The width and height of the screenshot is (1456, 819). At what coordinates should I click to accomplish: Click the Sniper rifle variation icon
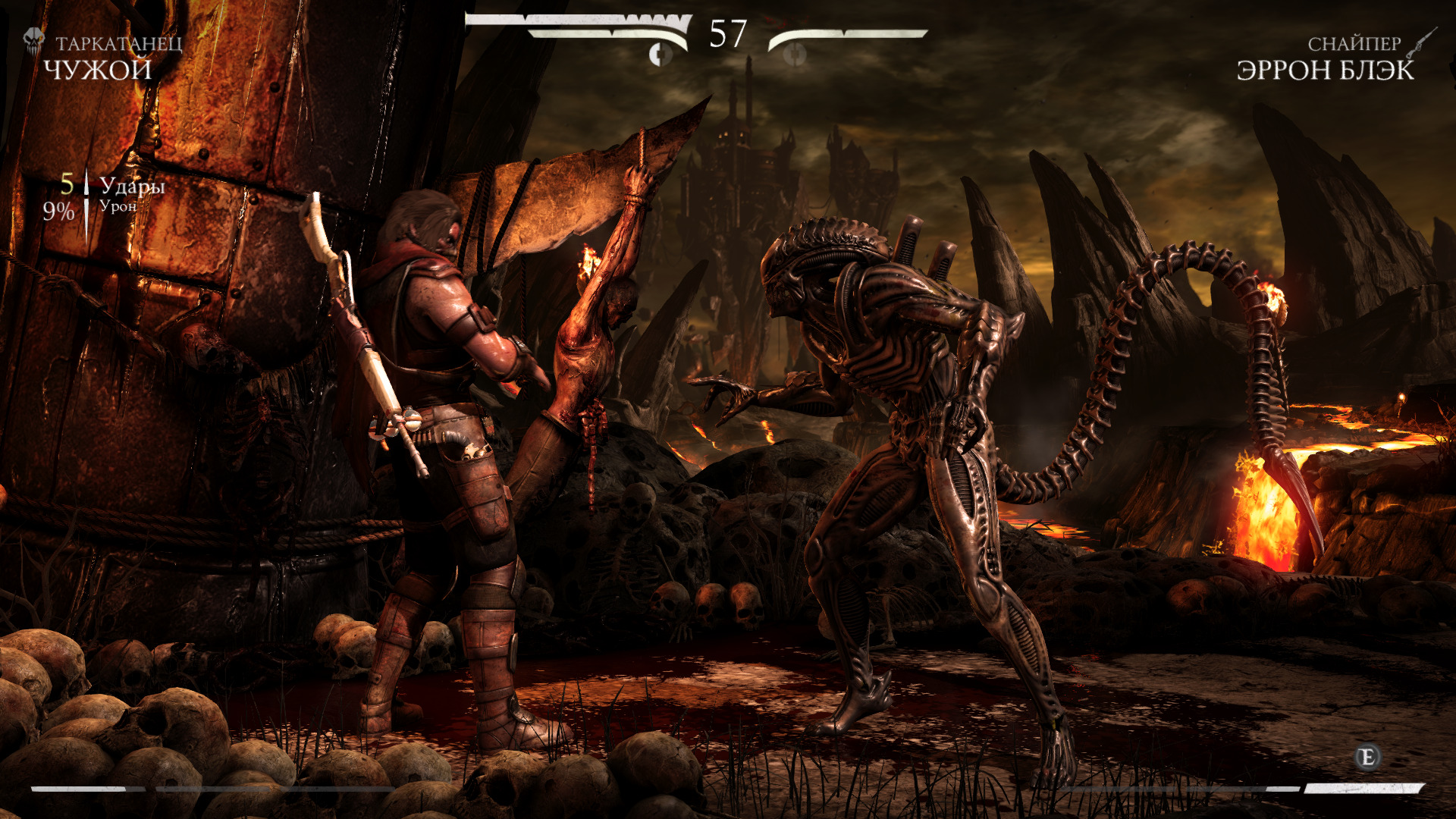pyautogui.click(x=1421, y=42)
